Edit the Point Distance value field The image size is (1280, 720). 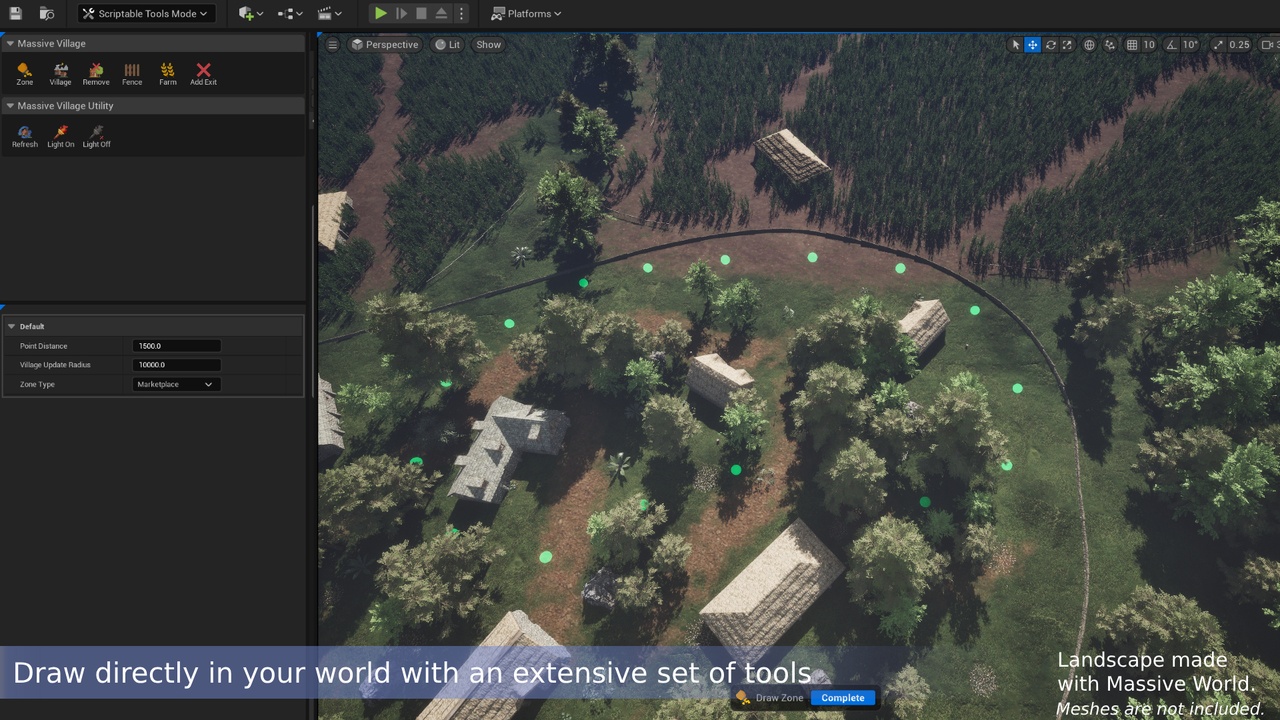click(x=176, y=345)
